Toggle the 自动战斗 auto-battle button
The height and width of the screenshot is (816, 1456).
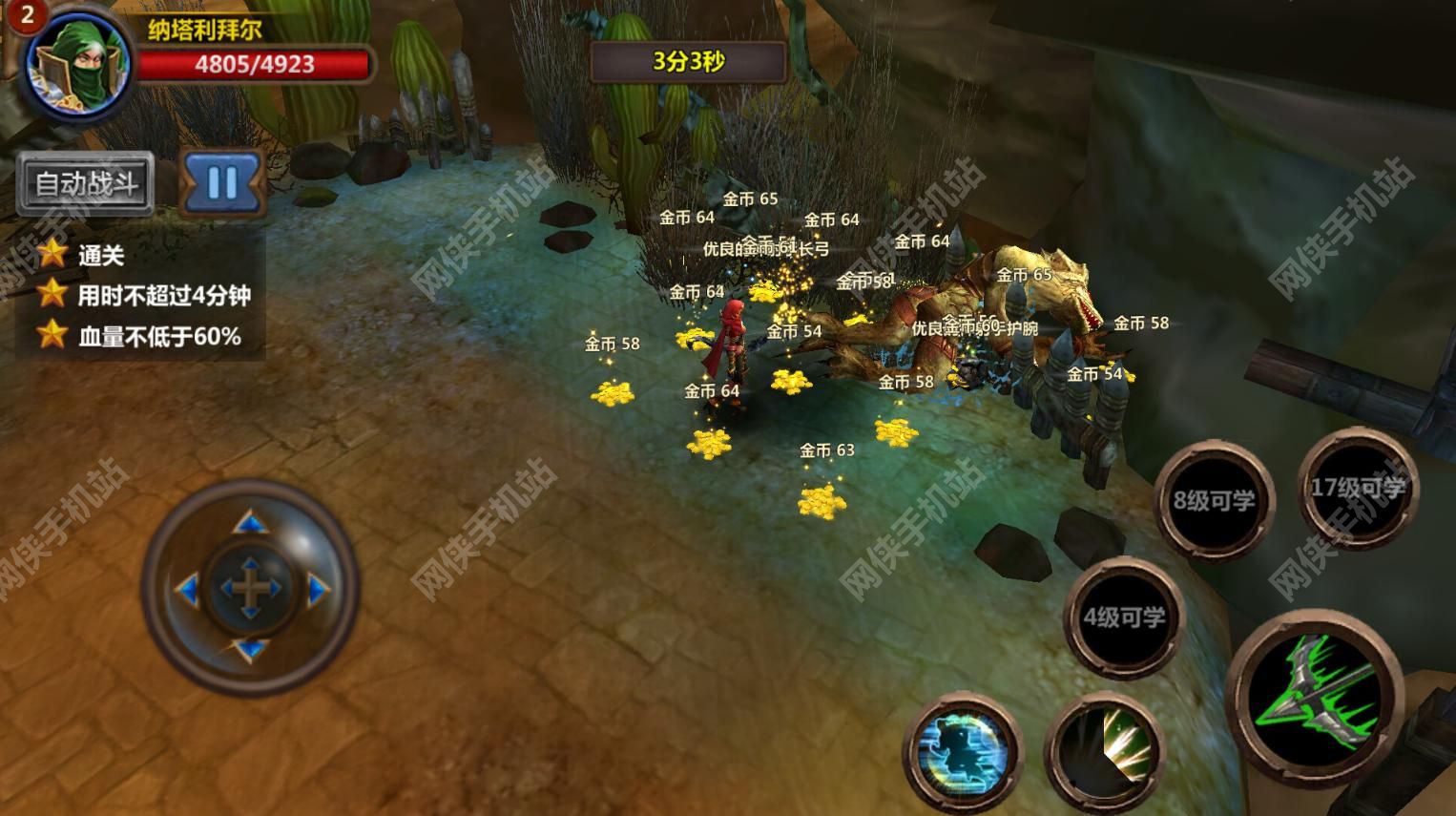pyautogui.click(x=86, y=183)
